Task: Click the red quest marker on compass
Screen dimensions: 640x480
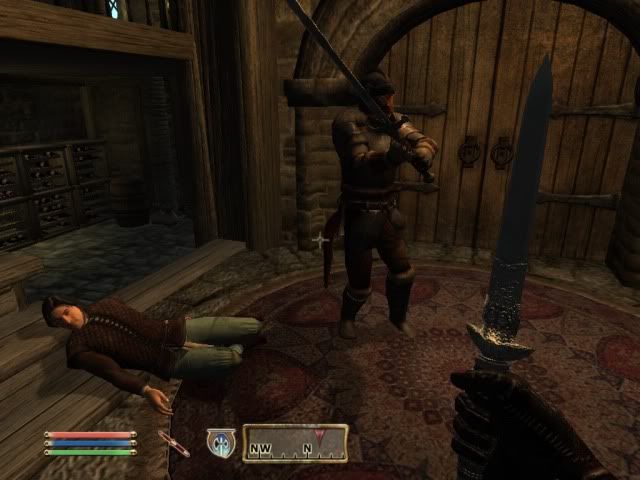Action: 320,437
